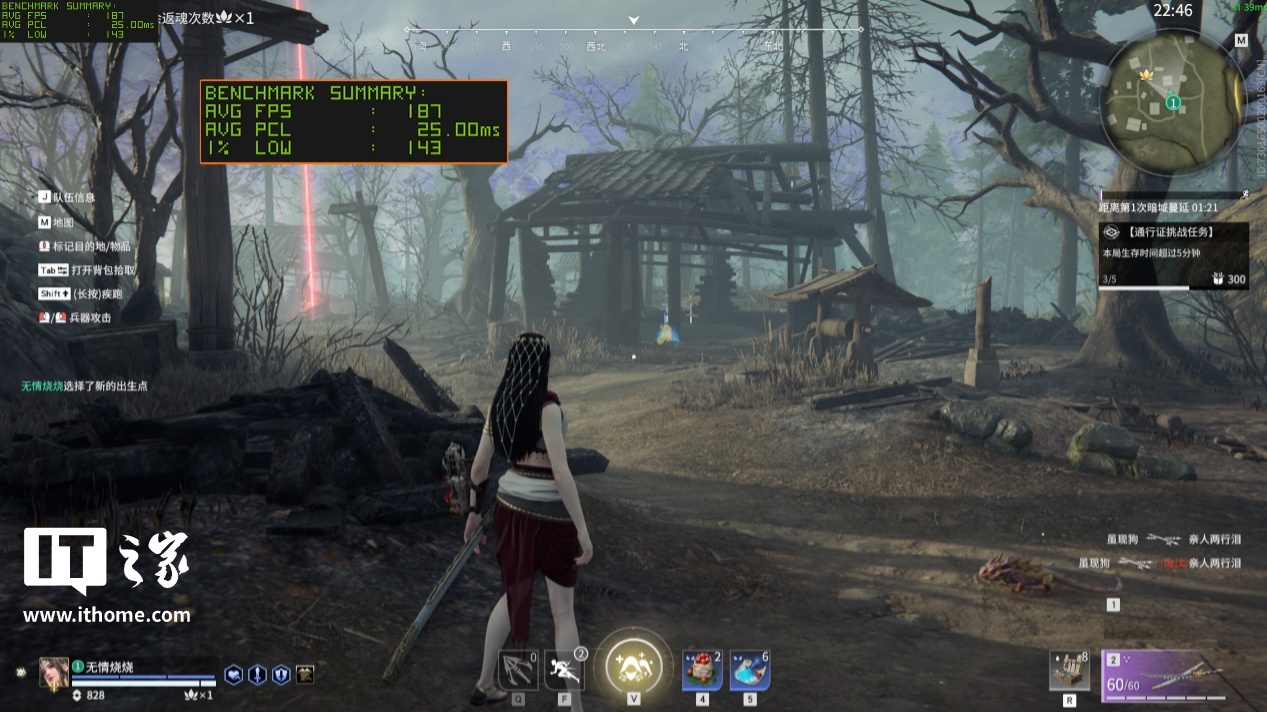The width and height of the screenshot is (1267, 712).
Task: Select the golden armor status icon
Action: point(305,675)
